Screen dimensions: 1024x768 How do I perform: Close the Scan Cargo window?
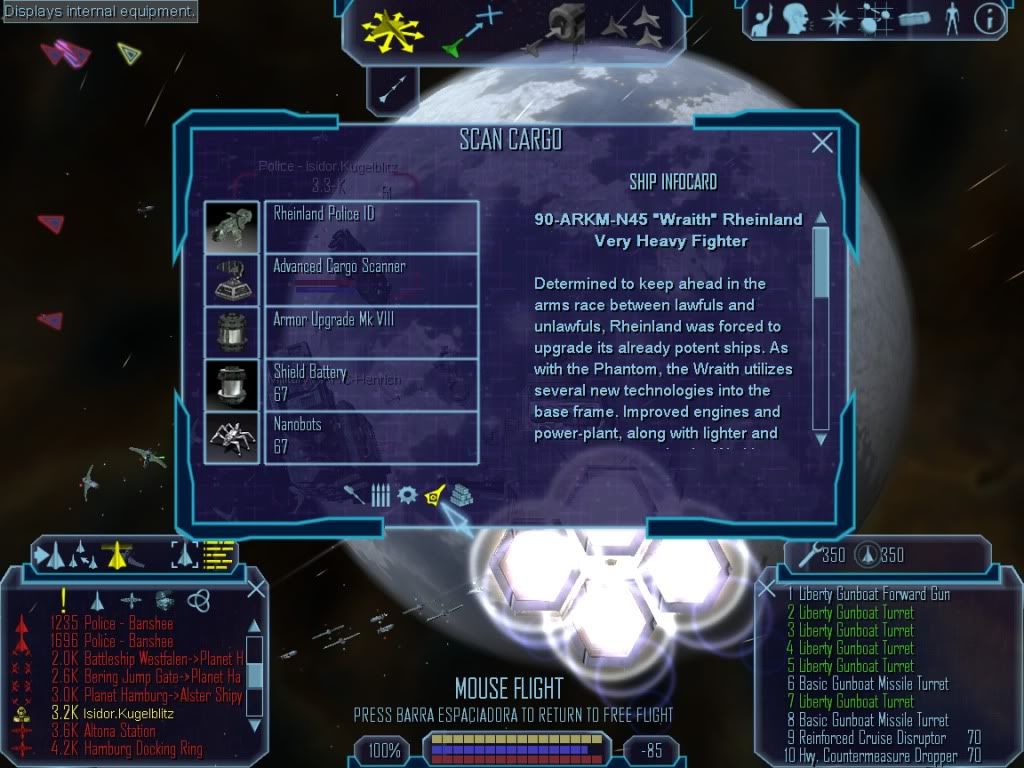(822, 143)
